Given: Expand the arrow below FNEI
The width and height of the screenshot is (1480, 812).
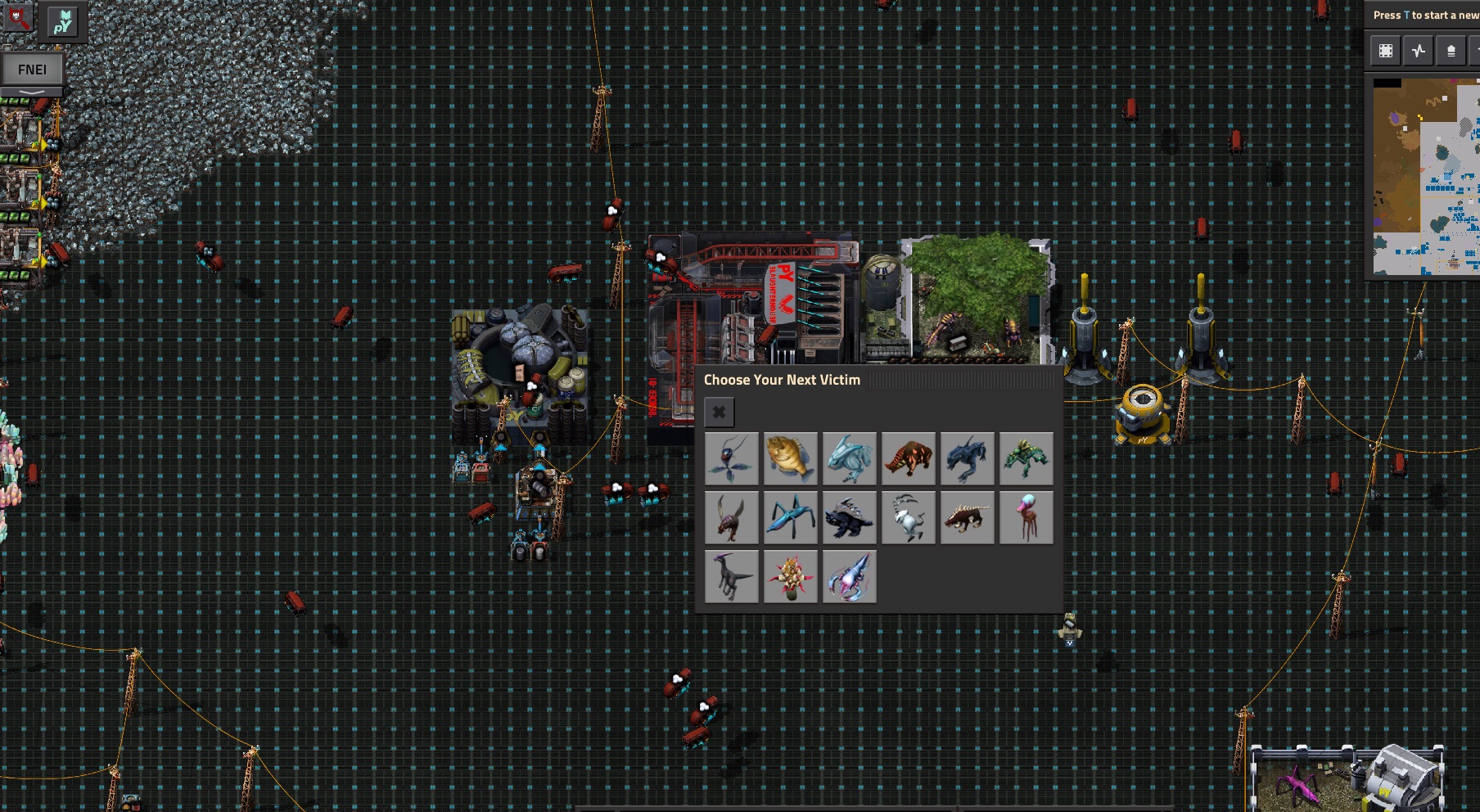Looking at the screenshot, I should (x=33, y=92).
